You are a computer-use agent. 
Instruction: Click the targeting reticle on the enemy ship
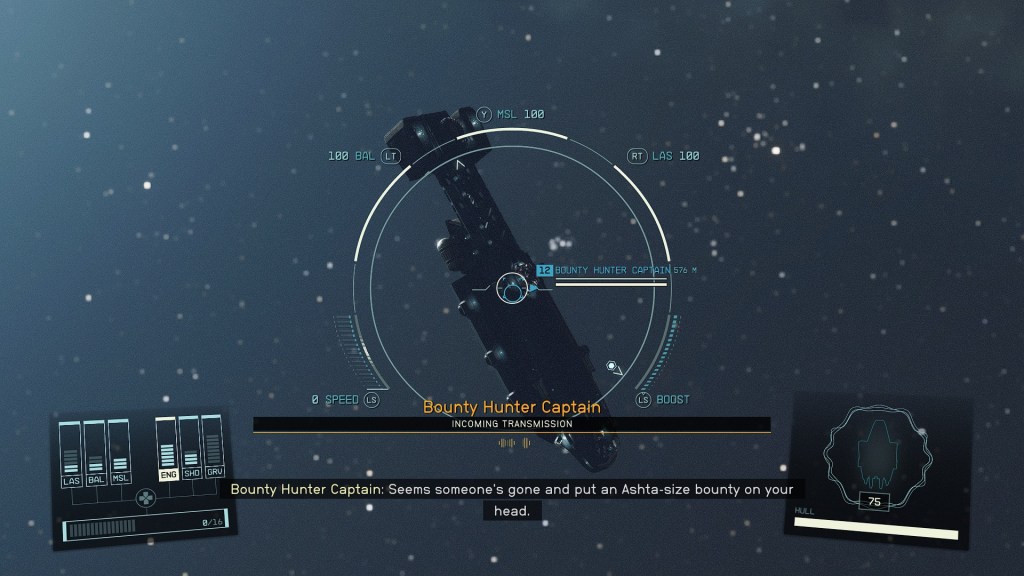click(514, 290)
